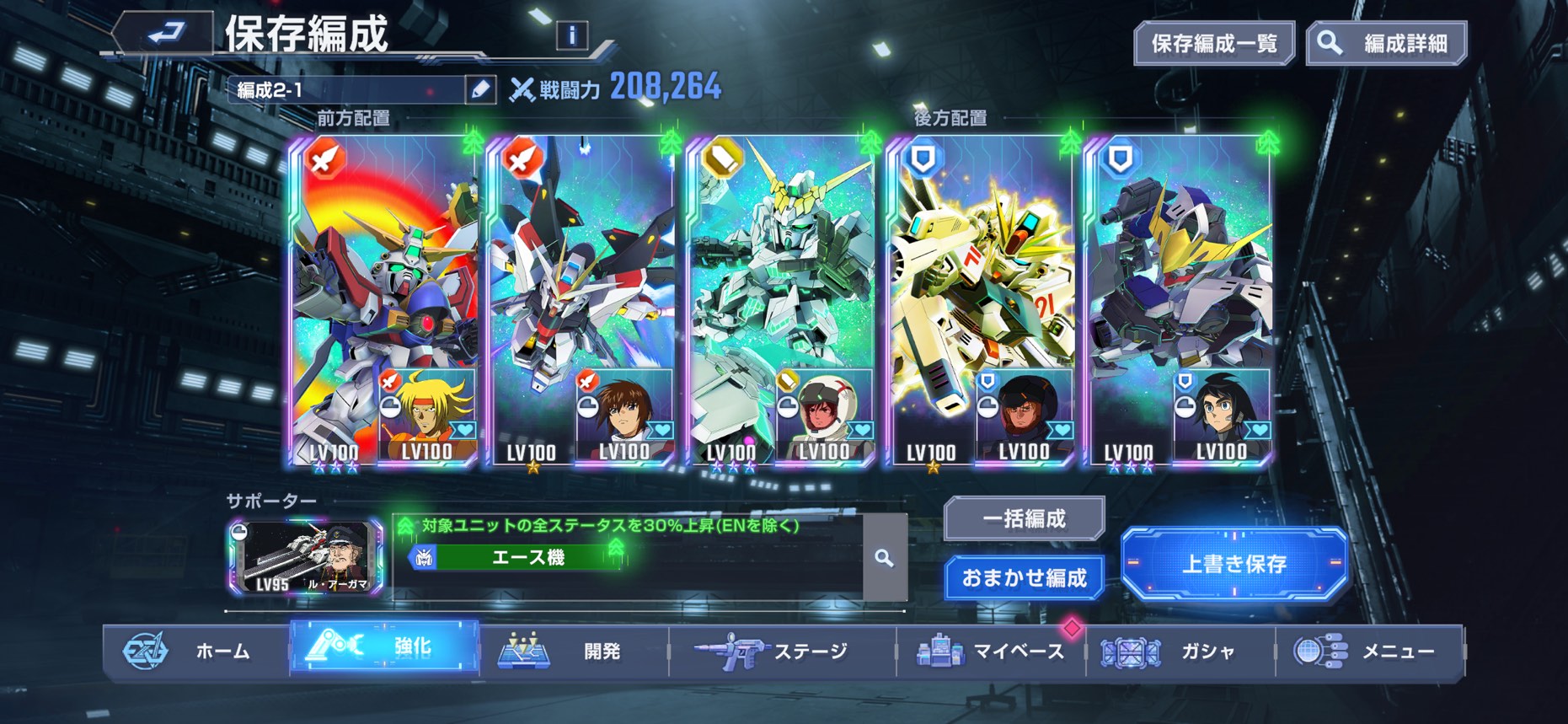This screenshot has height=724, width=1568.
Task: Click the 一括編成 button
Action: point(1024,518)
